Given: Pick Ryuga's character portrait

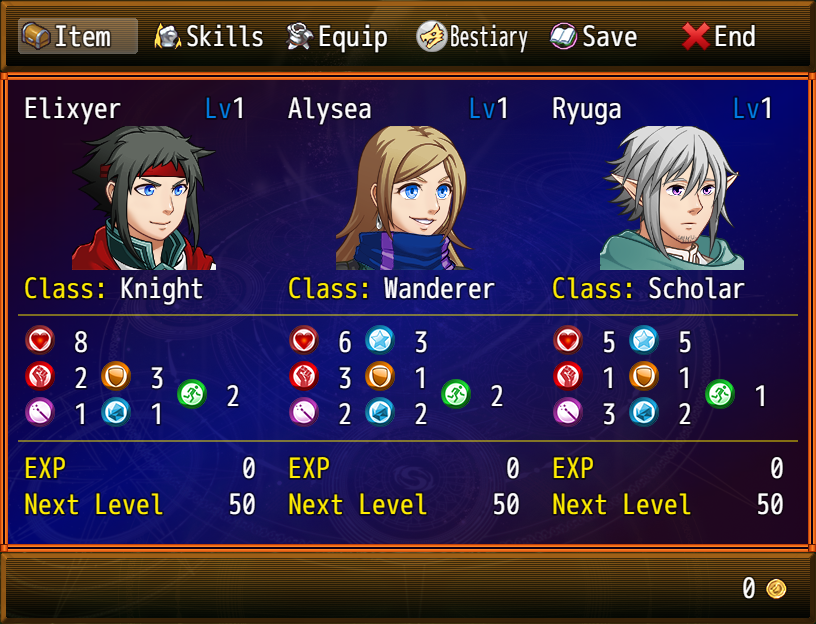Looking at the screenshot, I should 672,198.
